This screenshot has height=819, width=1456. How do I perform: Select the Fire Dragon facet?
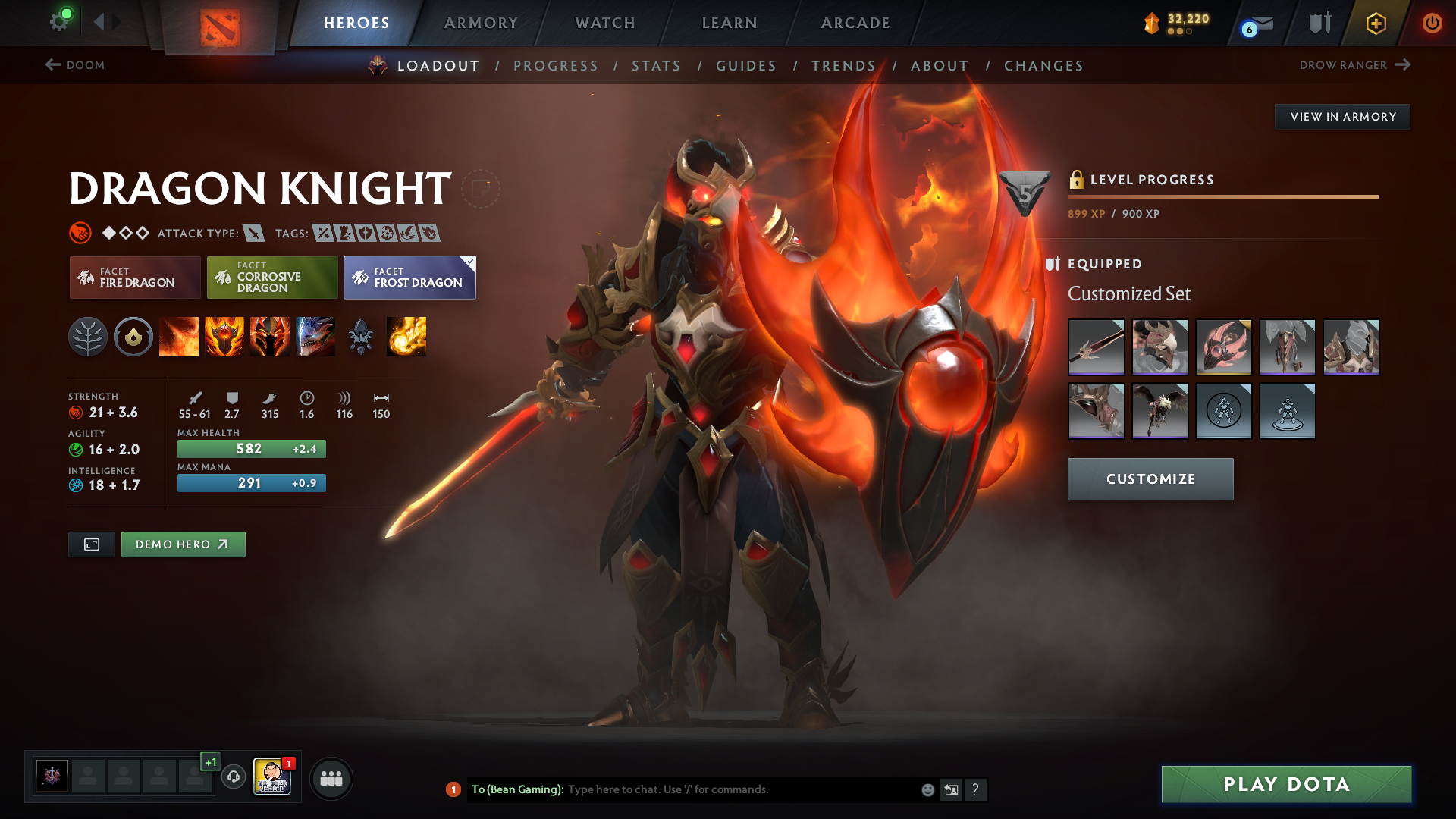(x=135, y=278)
